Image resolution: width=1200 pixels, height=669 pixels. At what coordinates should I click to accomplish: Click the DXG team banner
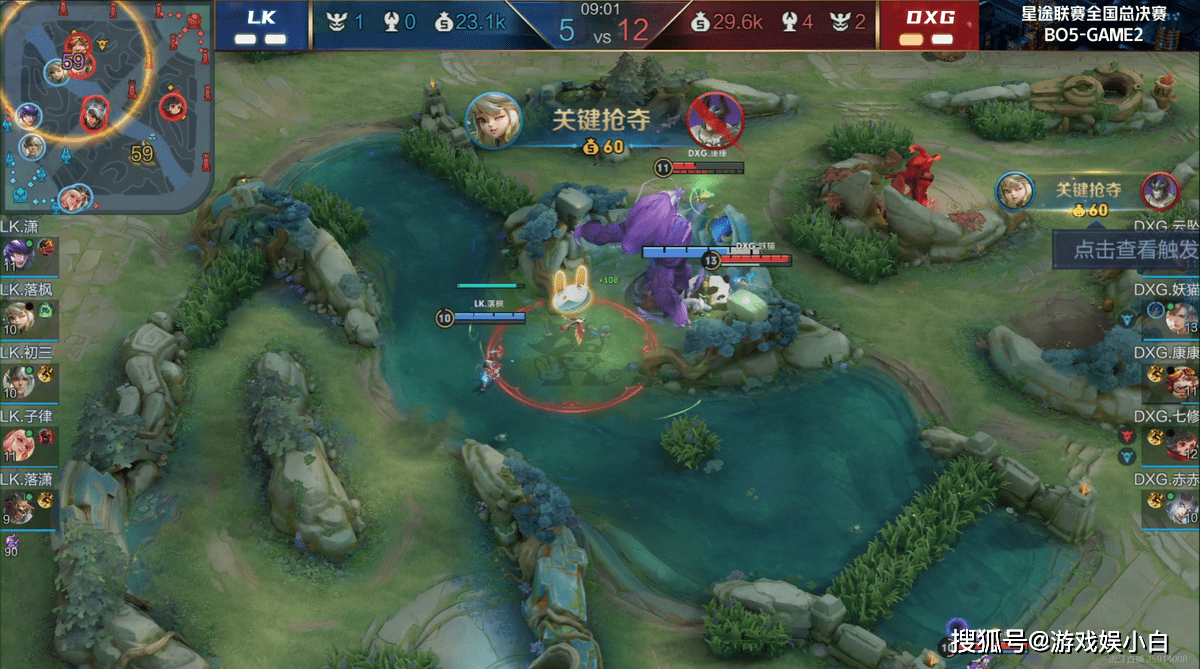point(927,25)
